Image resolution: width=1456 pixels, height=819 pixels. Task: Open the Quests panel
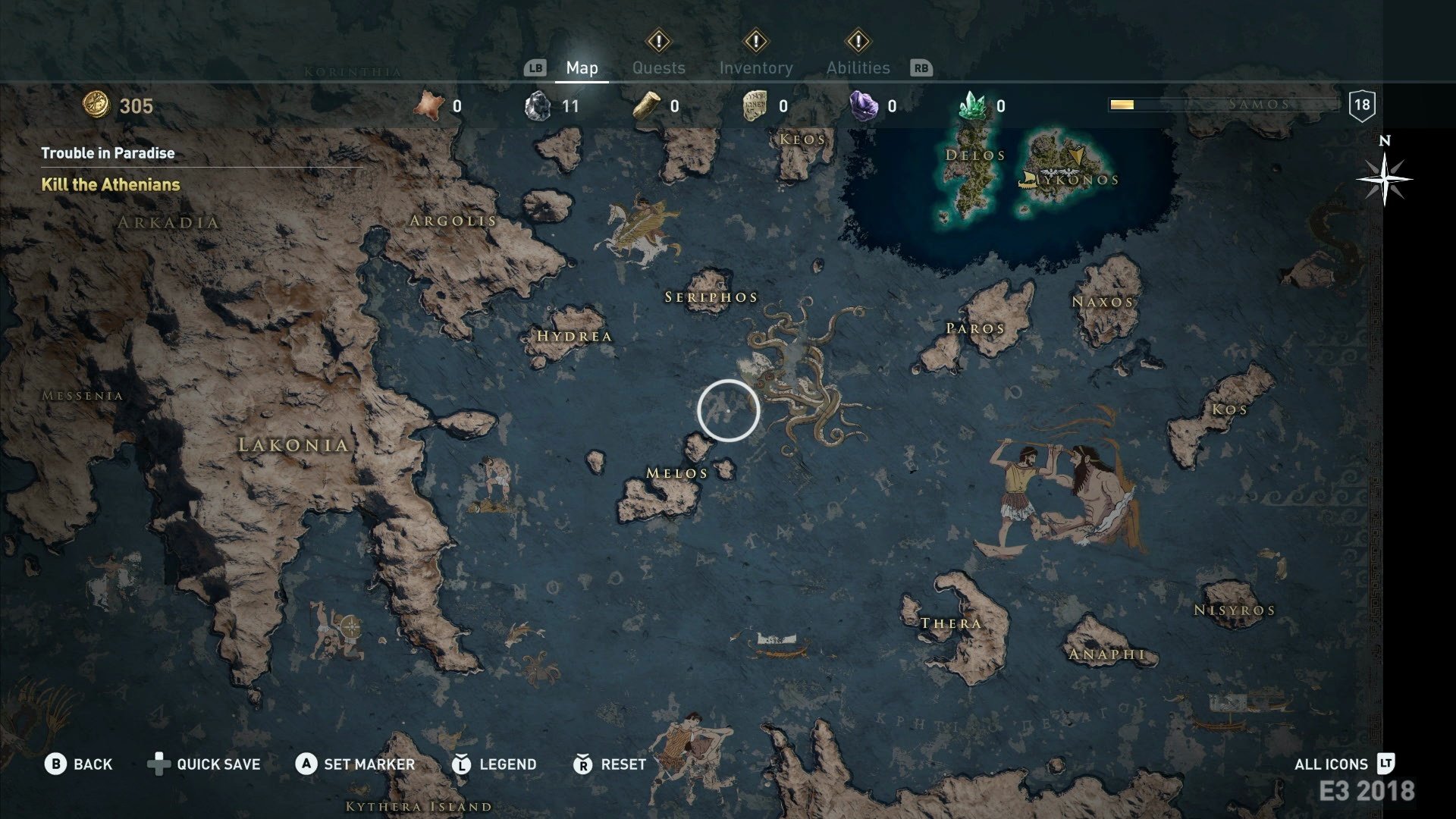coord(659,67)
